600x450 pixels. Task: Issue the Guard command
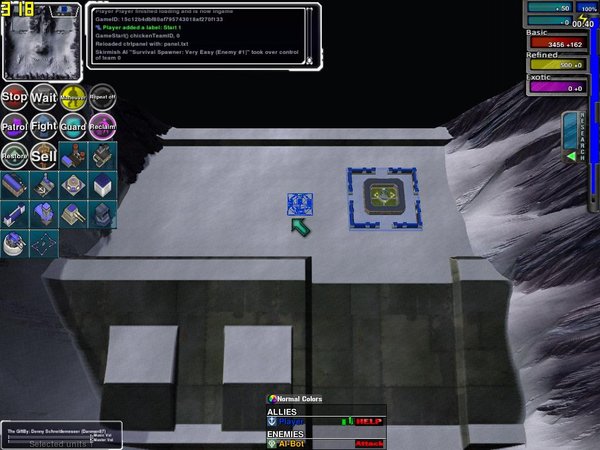coord(72,127)
